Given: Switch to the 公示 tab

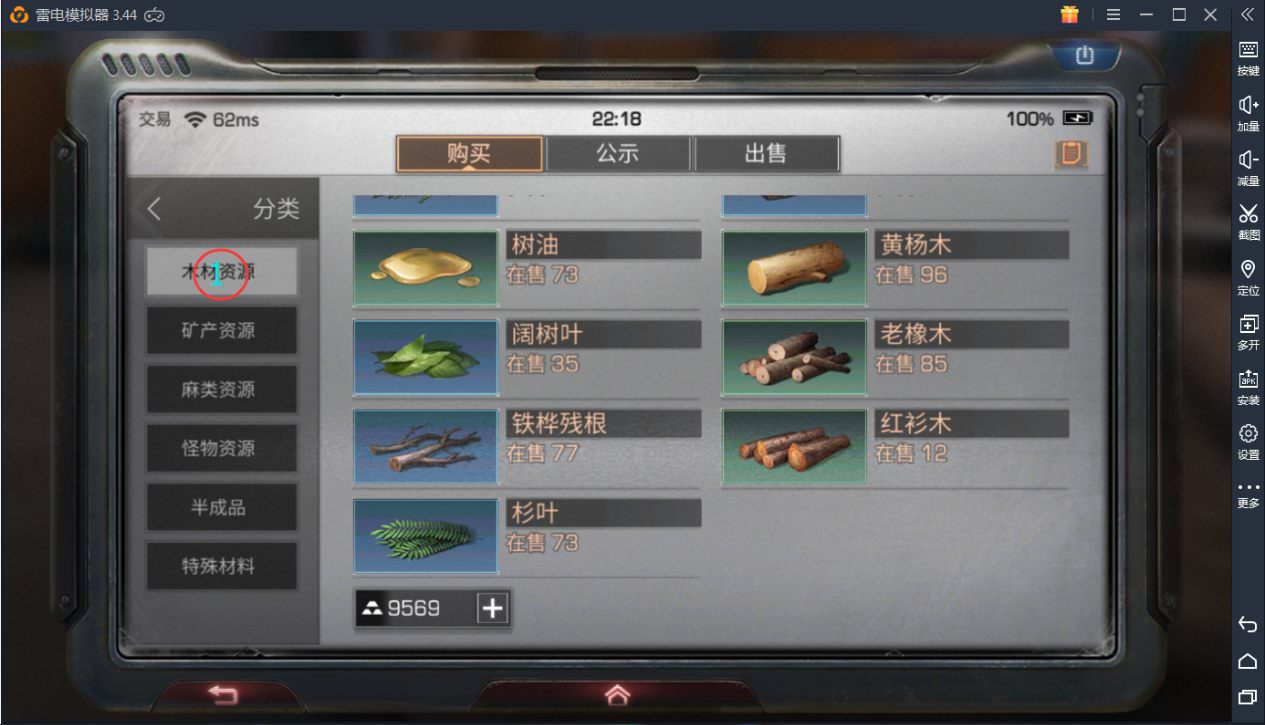Looking at the screenshot, I should [x=618, y=154].
